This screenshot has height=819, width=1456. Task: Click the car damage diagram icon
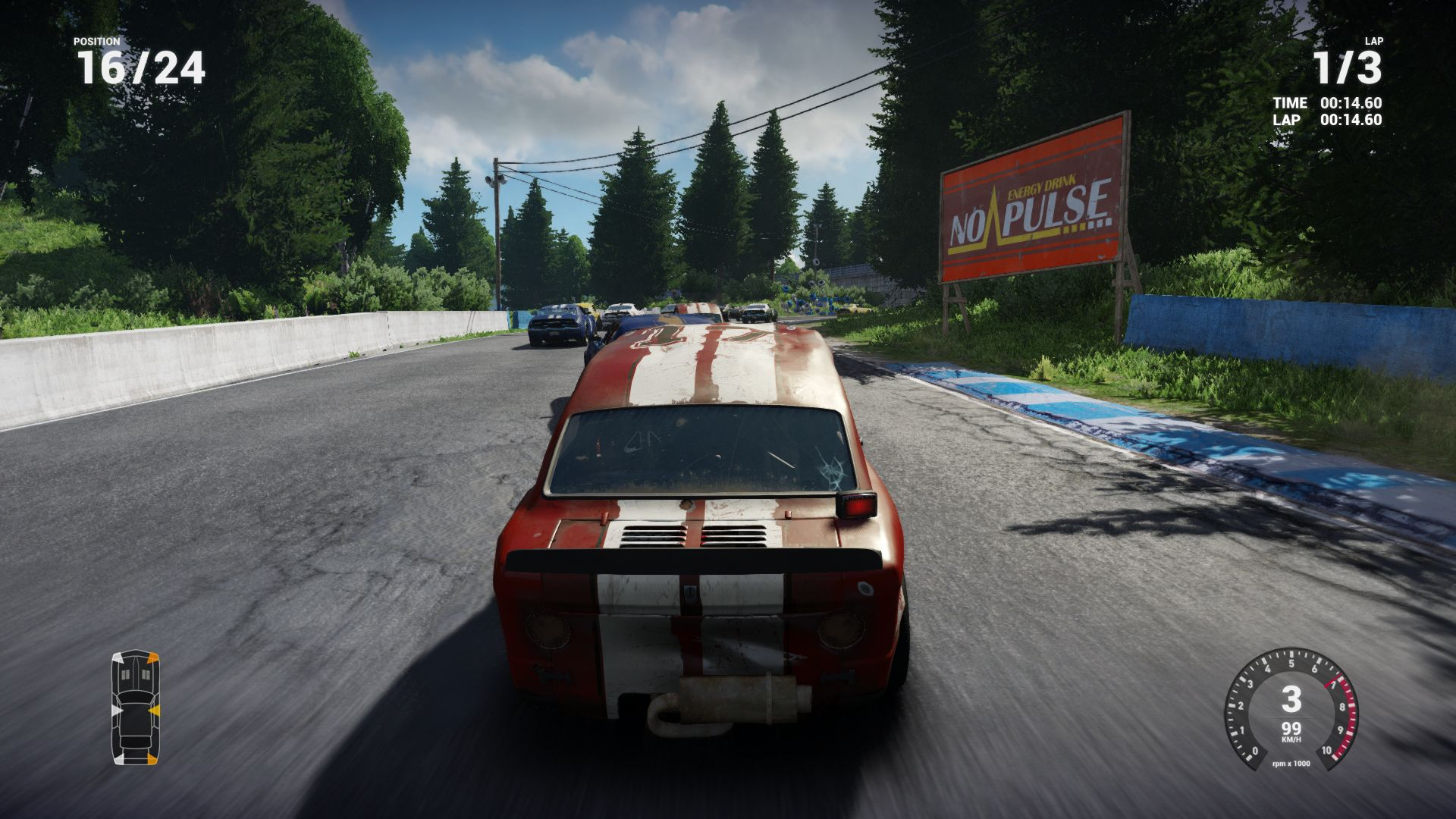point(136,707)
